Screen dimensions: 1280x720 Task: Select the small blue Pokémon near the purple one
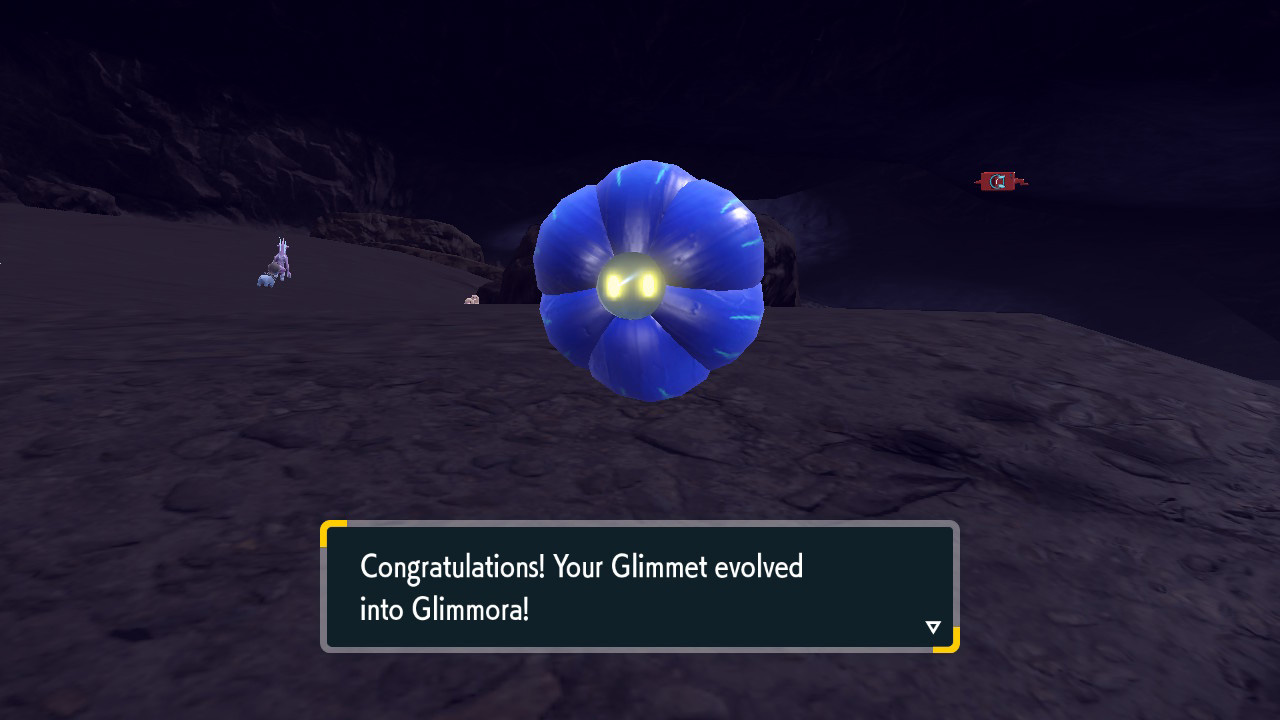pos(266,282)
